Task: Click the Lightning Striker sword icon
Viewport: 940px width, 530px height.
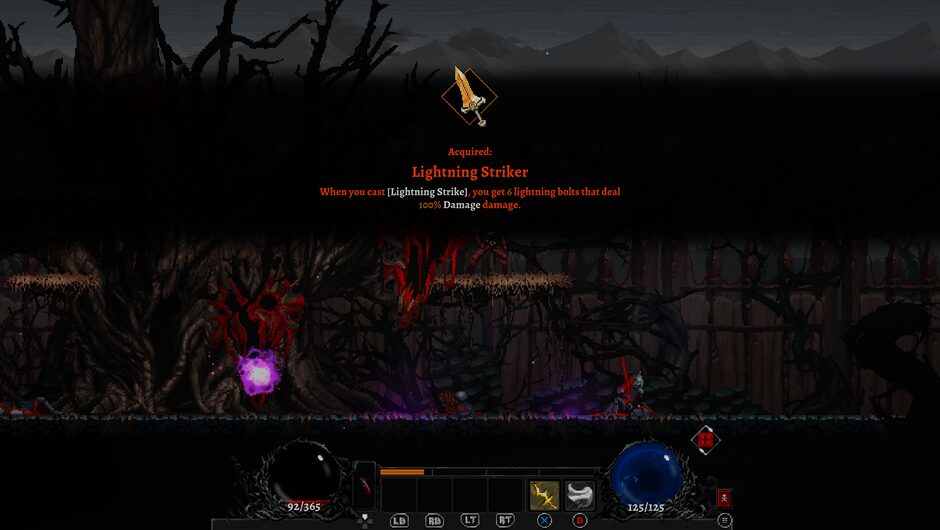Action: point(469,96)
